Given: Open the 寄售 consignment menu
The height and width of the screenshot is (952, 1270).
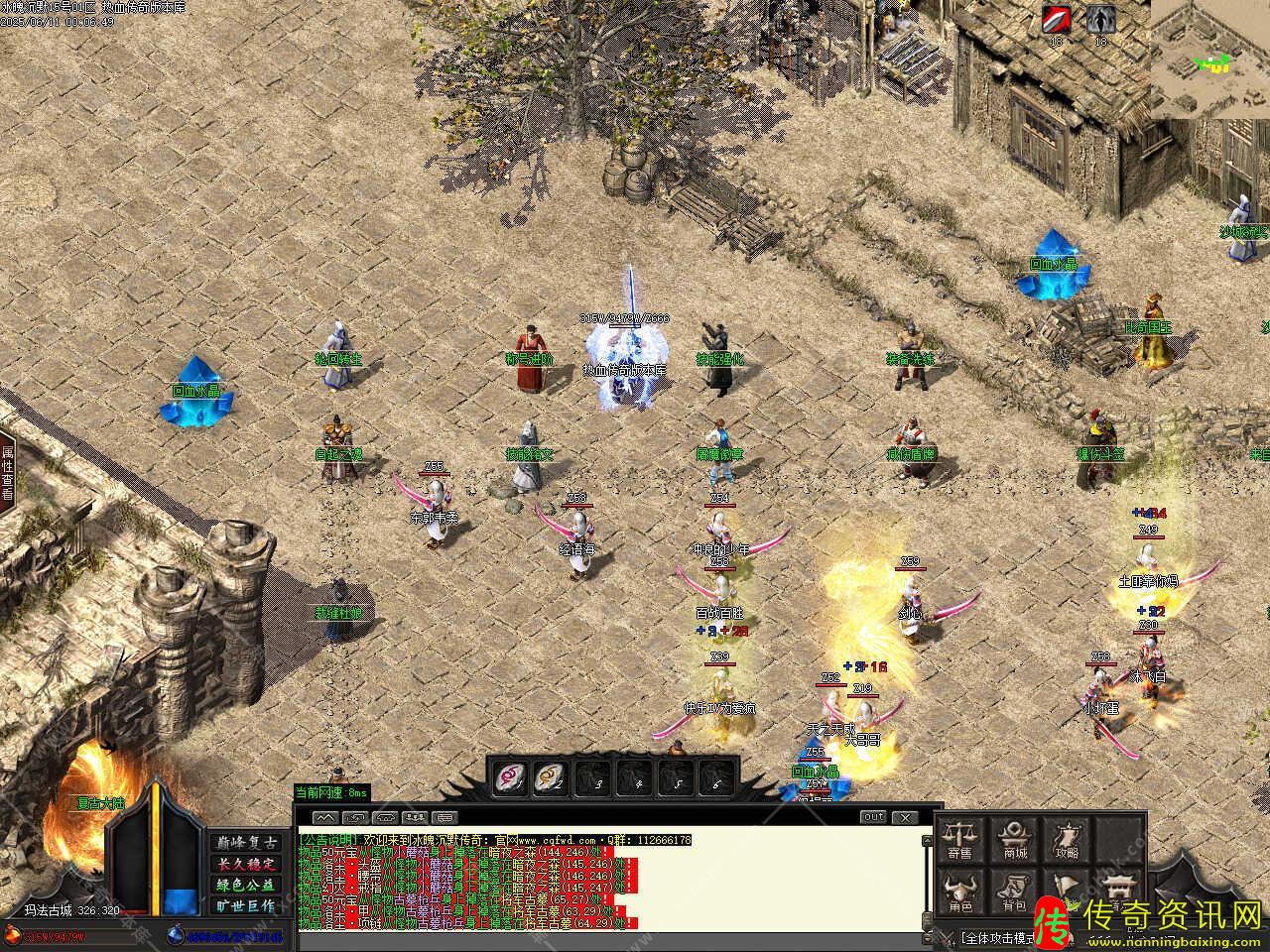Looking at the screenshot, I should click(959, 839).
